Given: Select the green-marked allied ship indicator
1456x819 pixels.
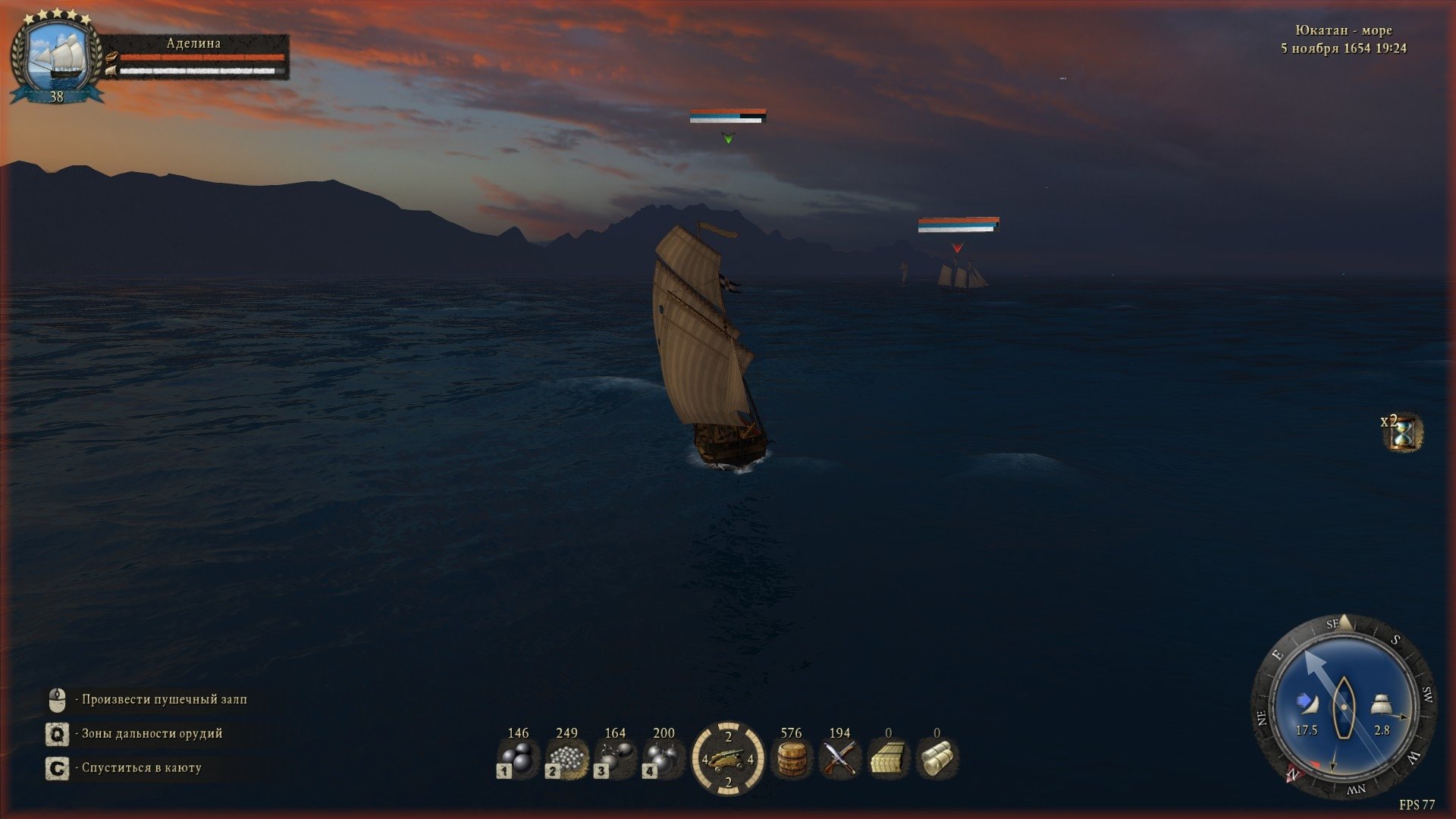Looking at the screenshot, I should point(728,138).
